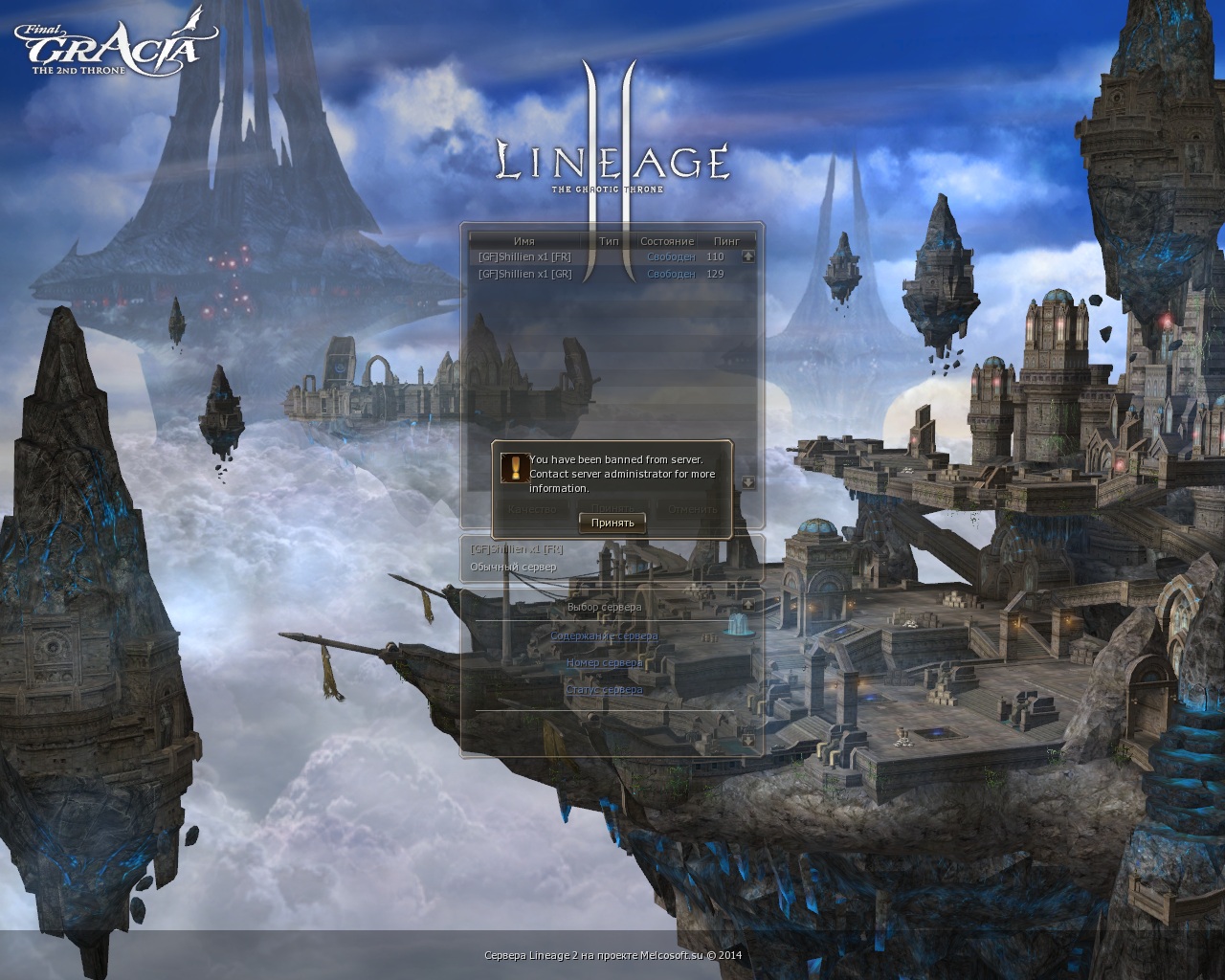Accept the banned from server message
Screen dimensions: 1225x980
click(612, 523)
